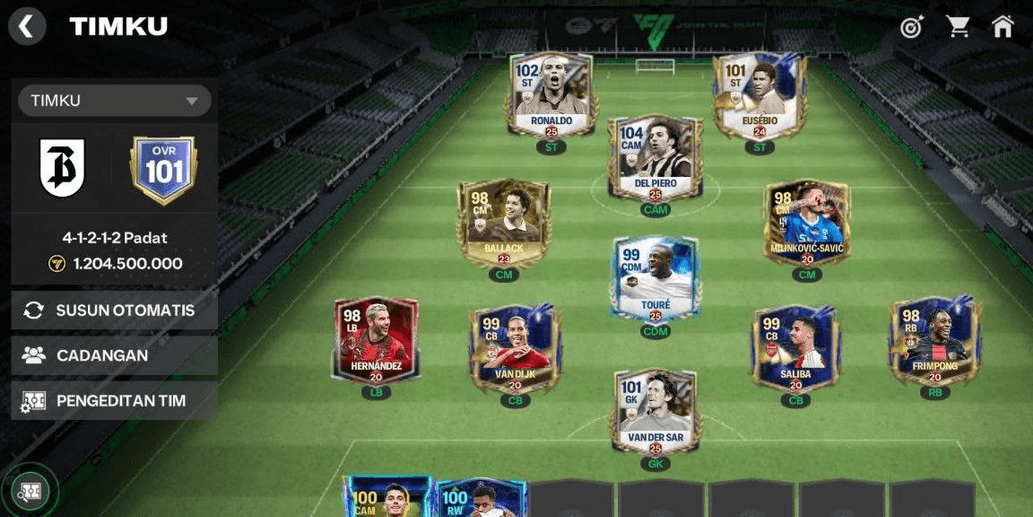The image size is (1033, 517).
Task: Select the Ronaldo striker card
Action: (x=550, y=95)
